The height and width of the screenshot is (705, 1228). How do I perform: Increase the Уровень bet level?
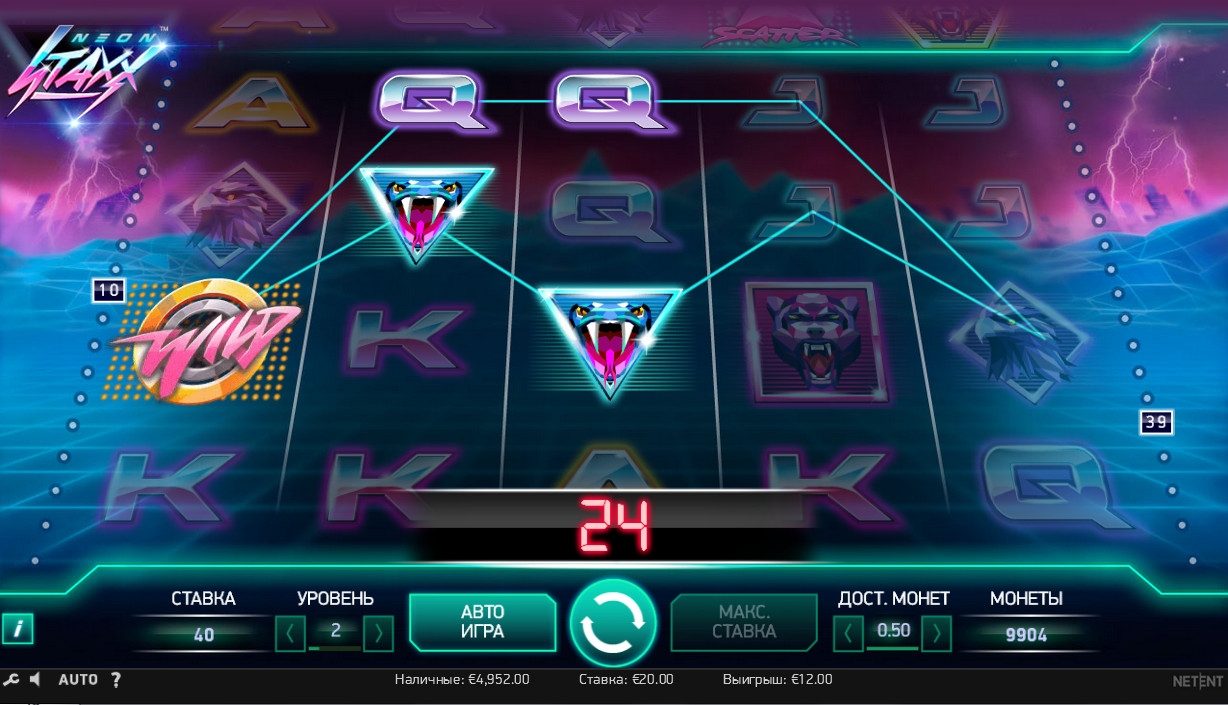(378, 632)
